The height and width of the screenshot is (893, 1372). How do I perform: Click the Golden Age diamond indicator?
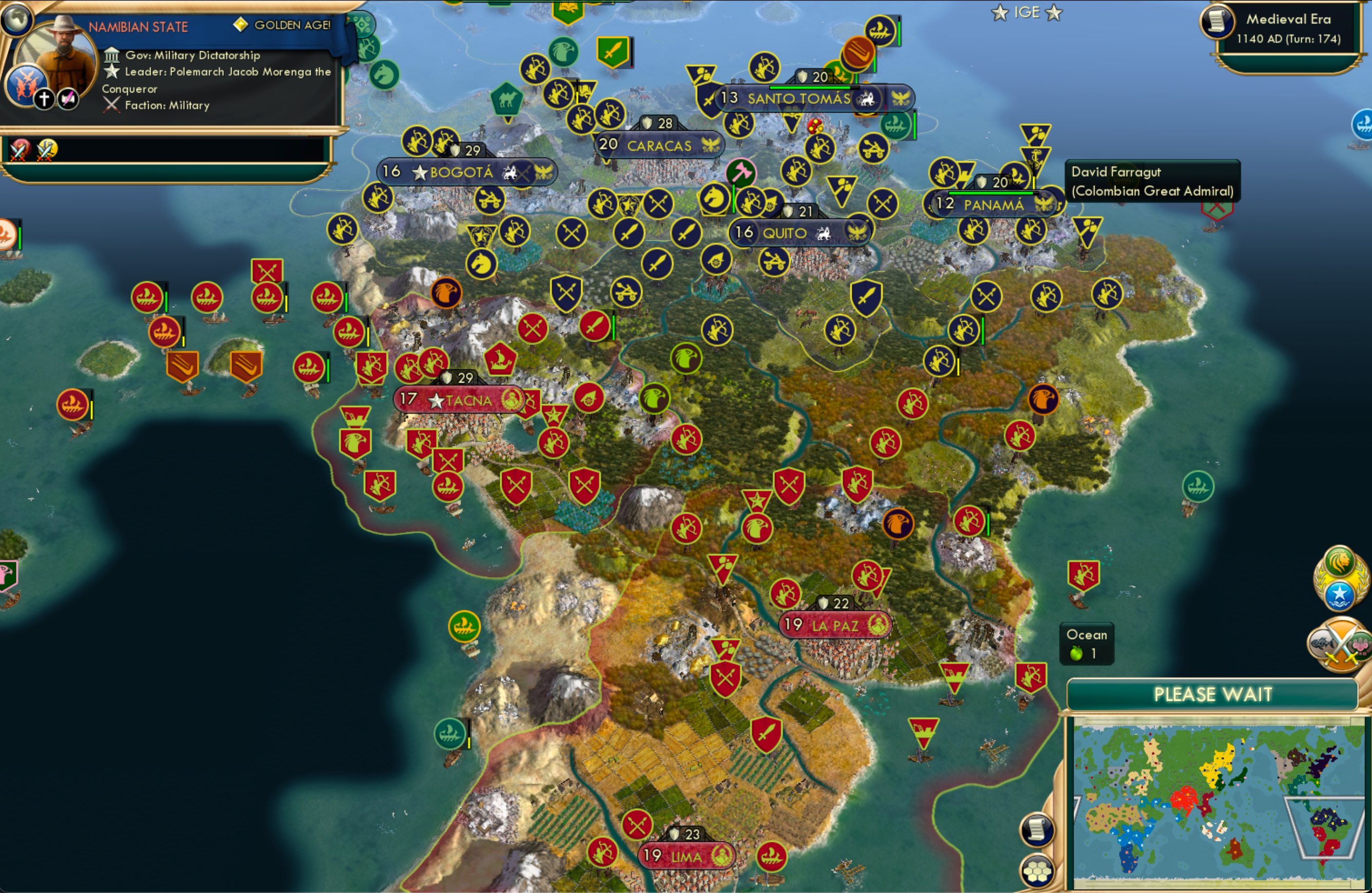(240, 25)
